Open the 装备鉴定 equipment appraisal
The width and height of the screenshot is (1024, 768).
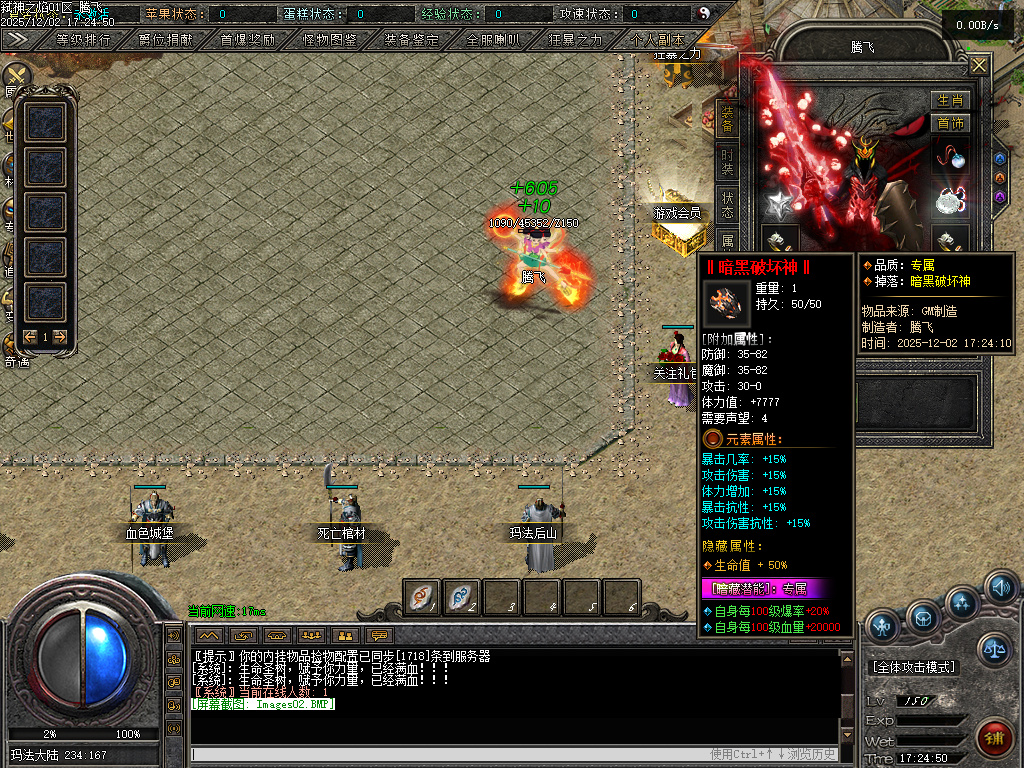pos(412,41)
